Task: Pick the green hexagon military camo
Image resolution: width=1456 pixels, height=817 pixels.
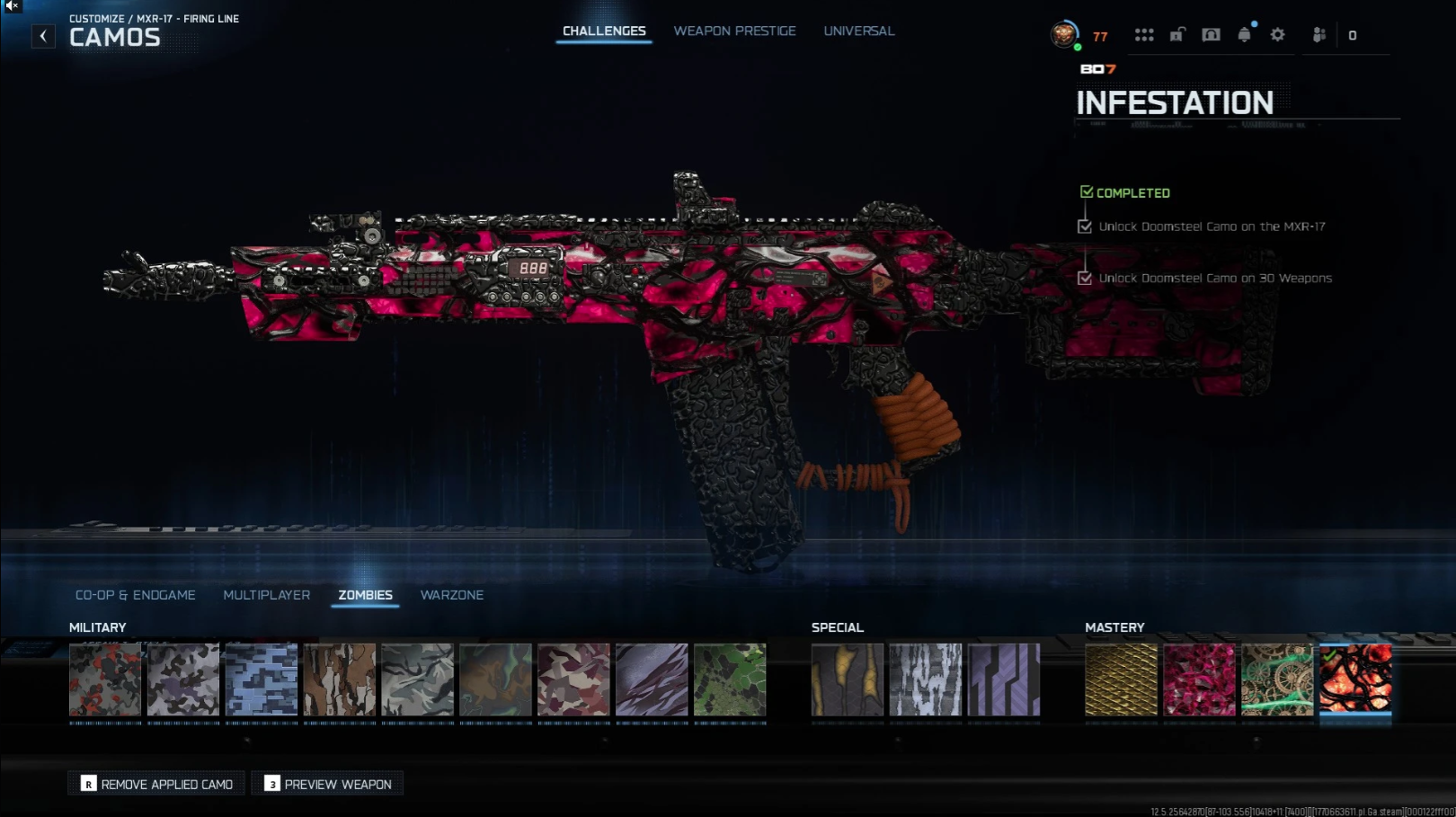Action: pyautogui.click(x=730, y=679)
